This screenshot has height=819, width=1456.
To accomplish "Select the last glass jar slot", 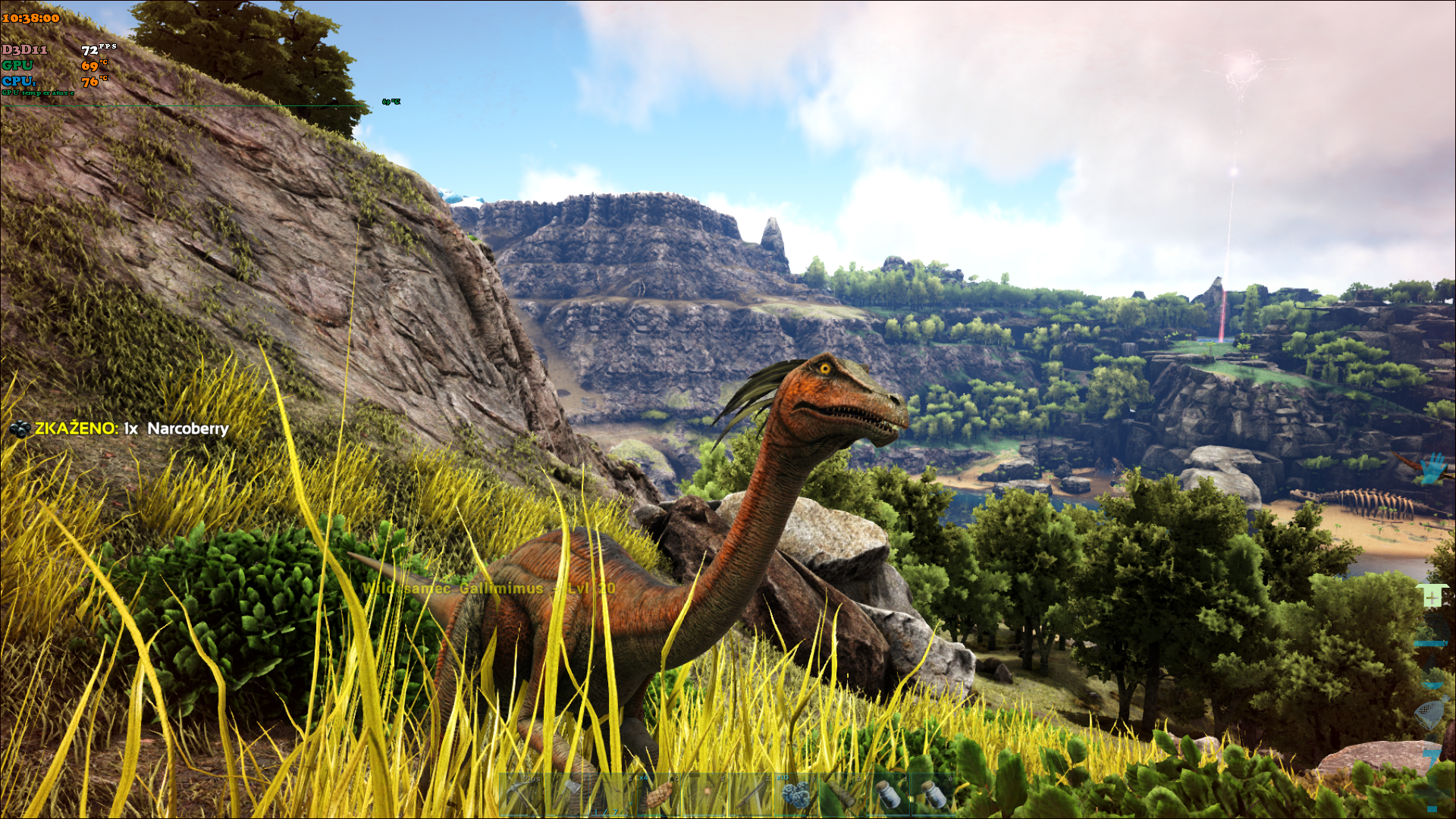I will (933, 795).
